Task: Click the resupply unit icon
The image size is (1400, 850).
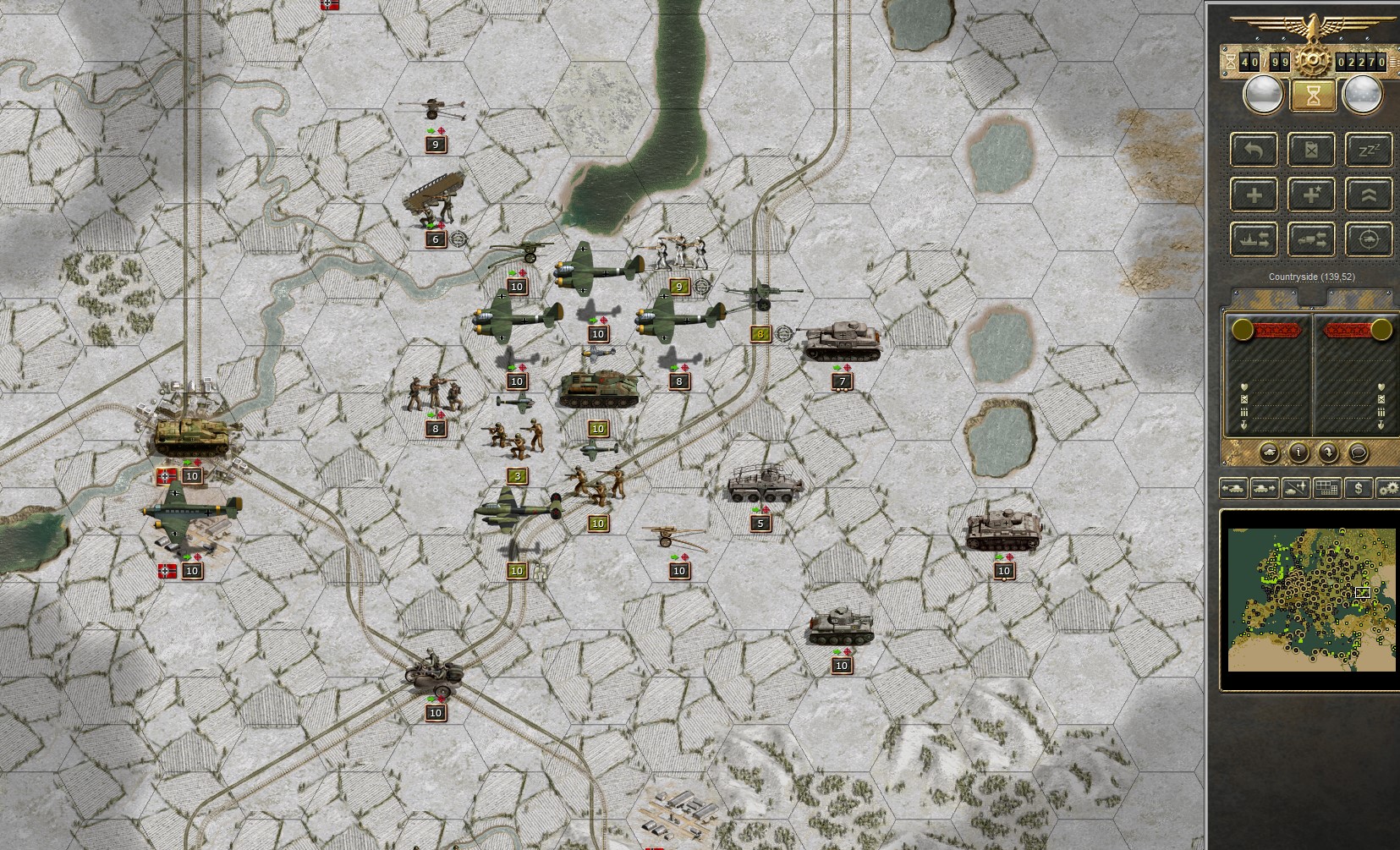Action: pos(1311,149)
